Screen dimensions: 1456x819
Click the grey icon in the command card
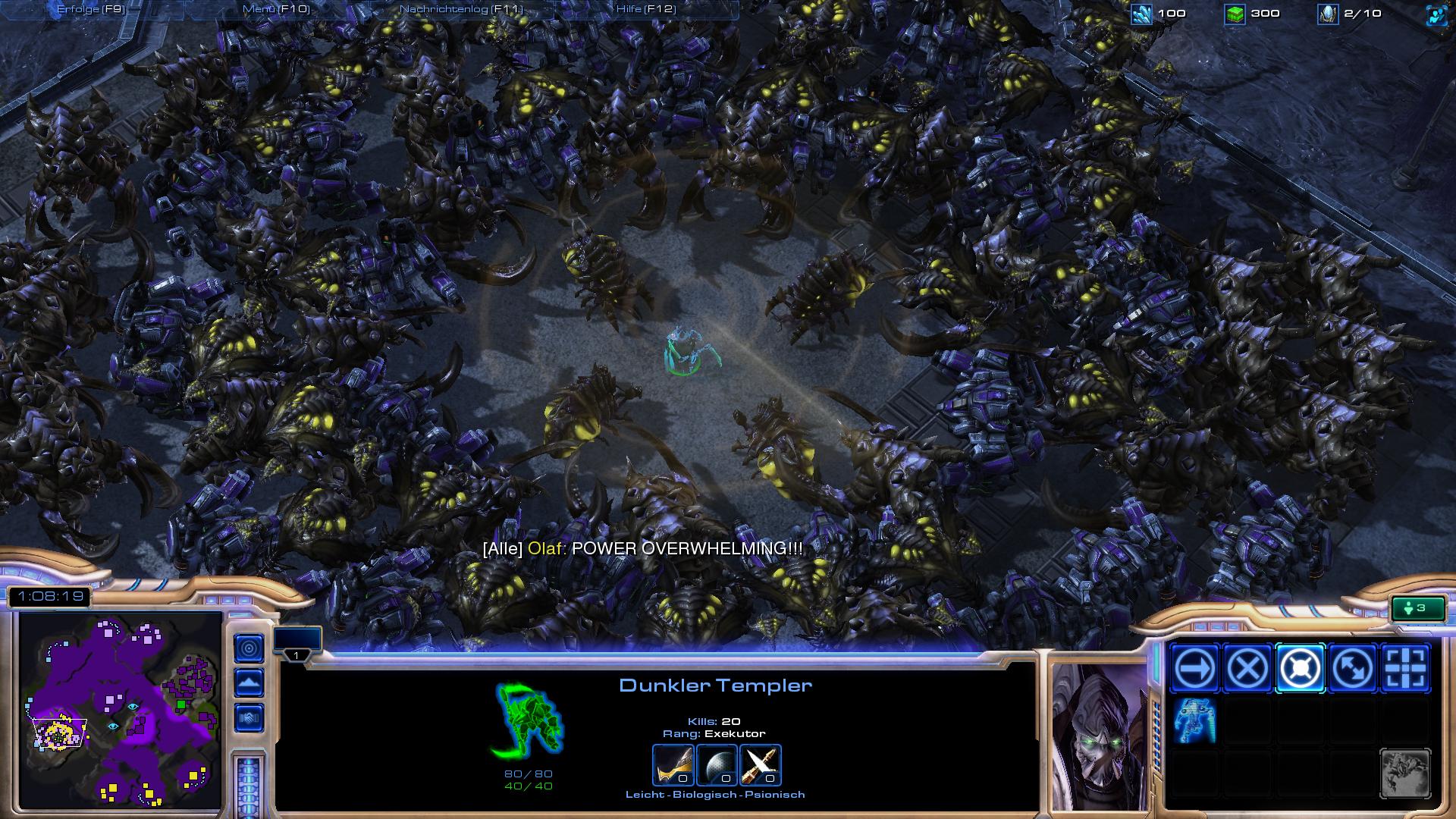(x=1405, y=773)
